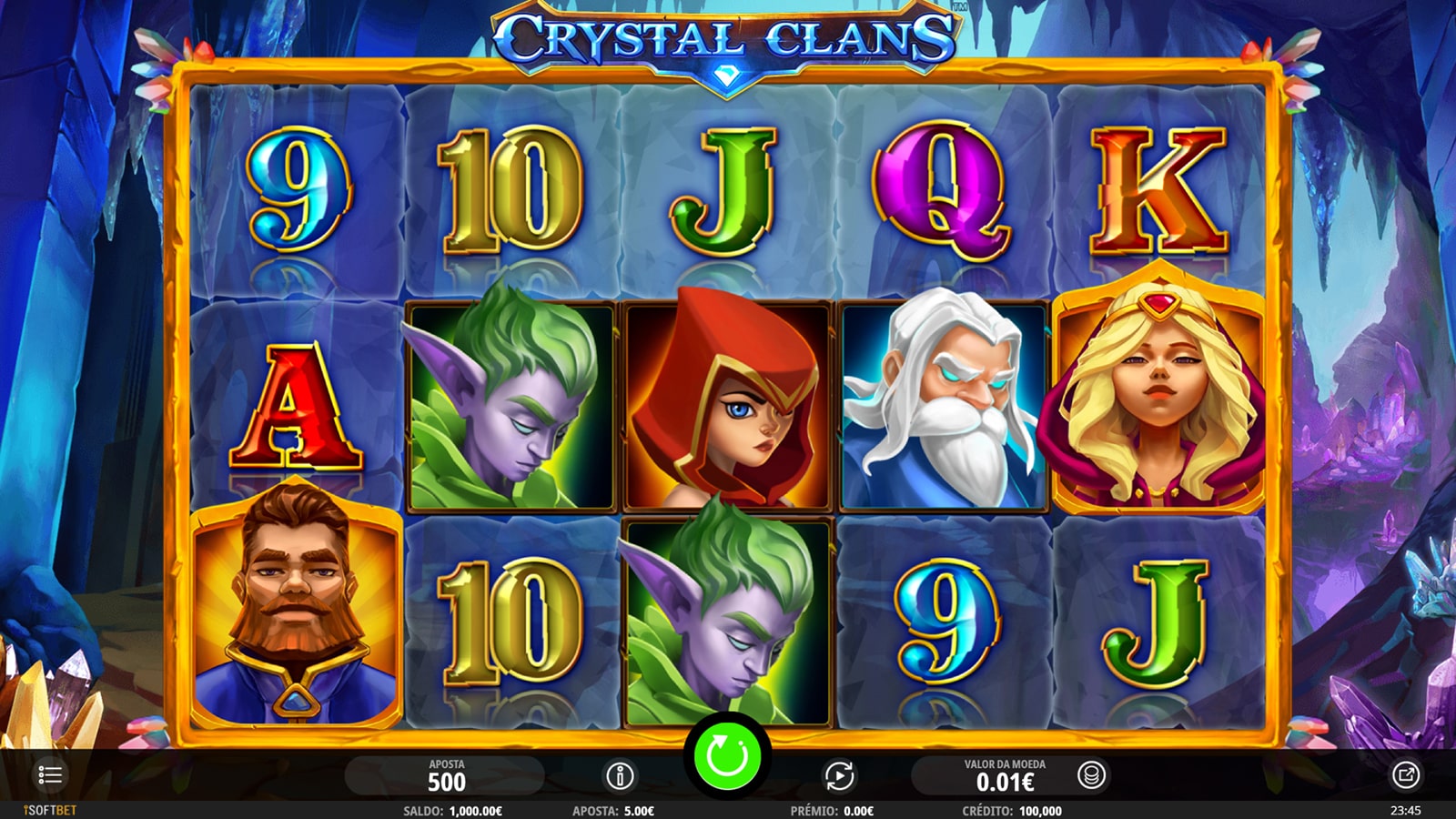This screenshot has width=1456, height=819.
Task: Activate the autoplay spin button
Action: click(839, 776)
